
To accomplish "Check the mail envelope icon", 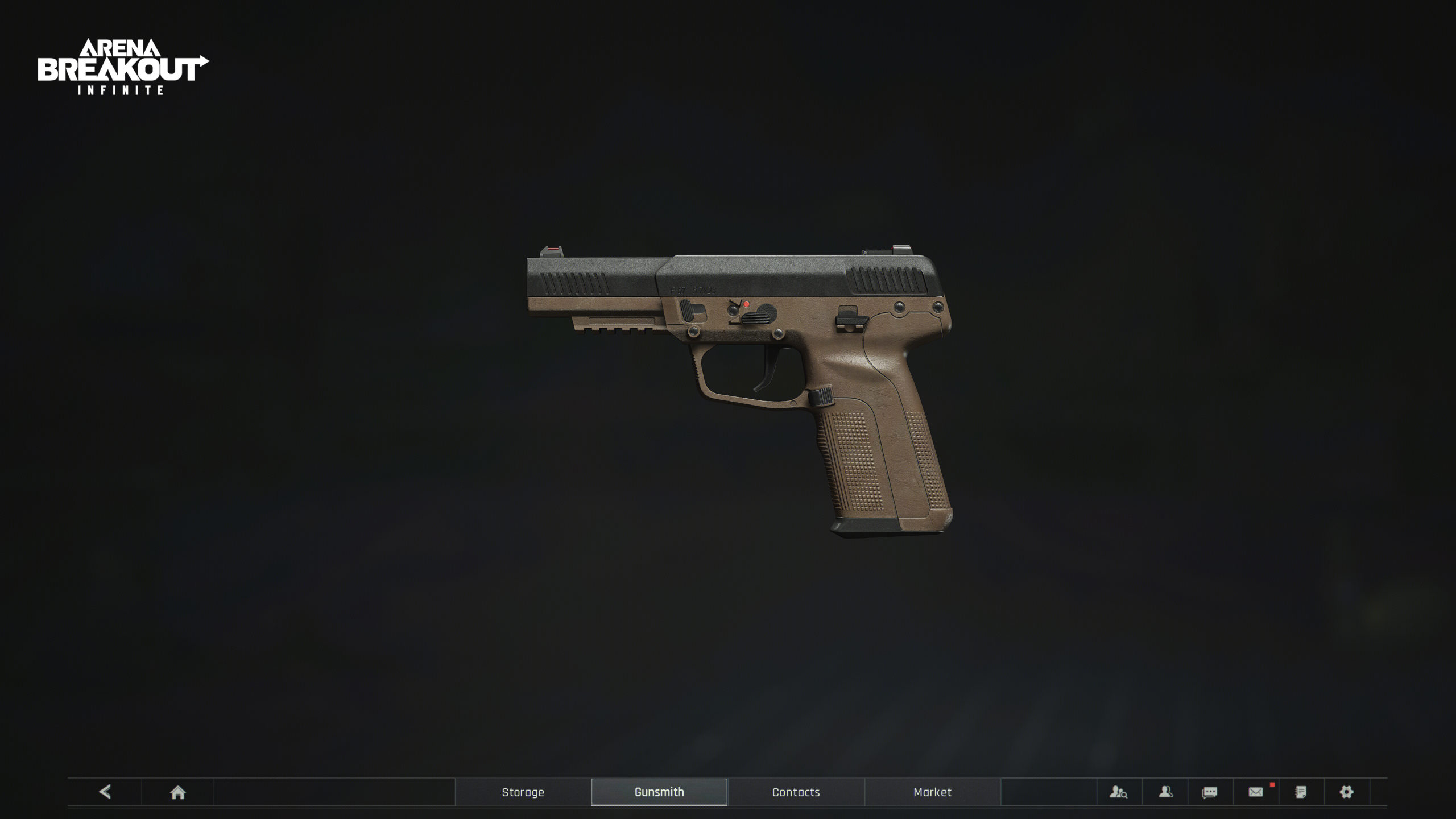I will tap(1256, 792).
